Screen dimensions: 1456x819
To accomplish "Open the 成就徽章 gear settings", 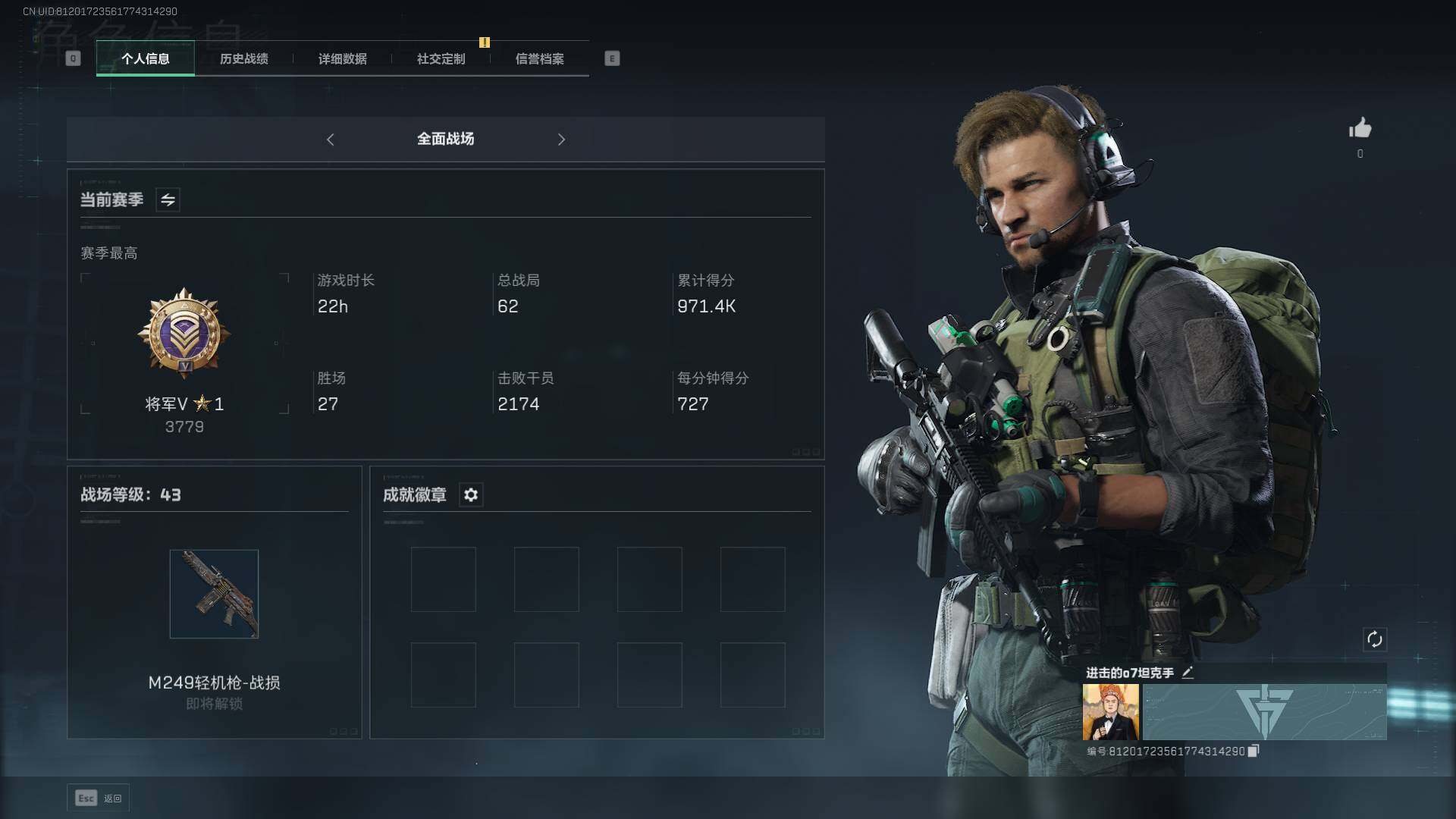I will (x=471, y=495).
